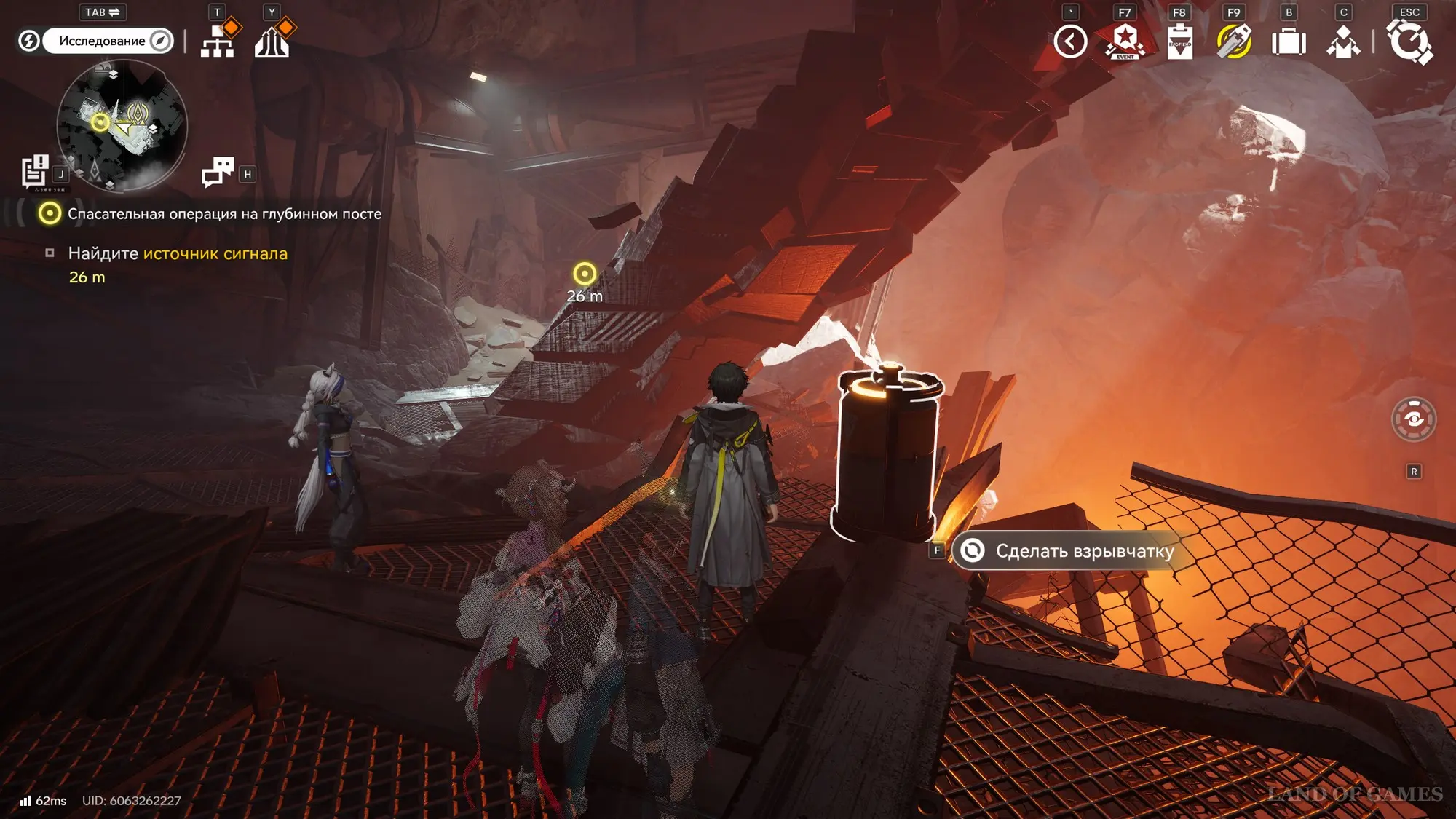
Task: Open the main menu gear icon
Action: tap(1409, 41)
